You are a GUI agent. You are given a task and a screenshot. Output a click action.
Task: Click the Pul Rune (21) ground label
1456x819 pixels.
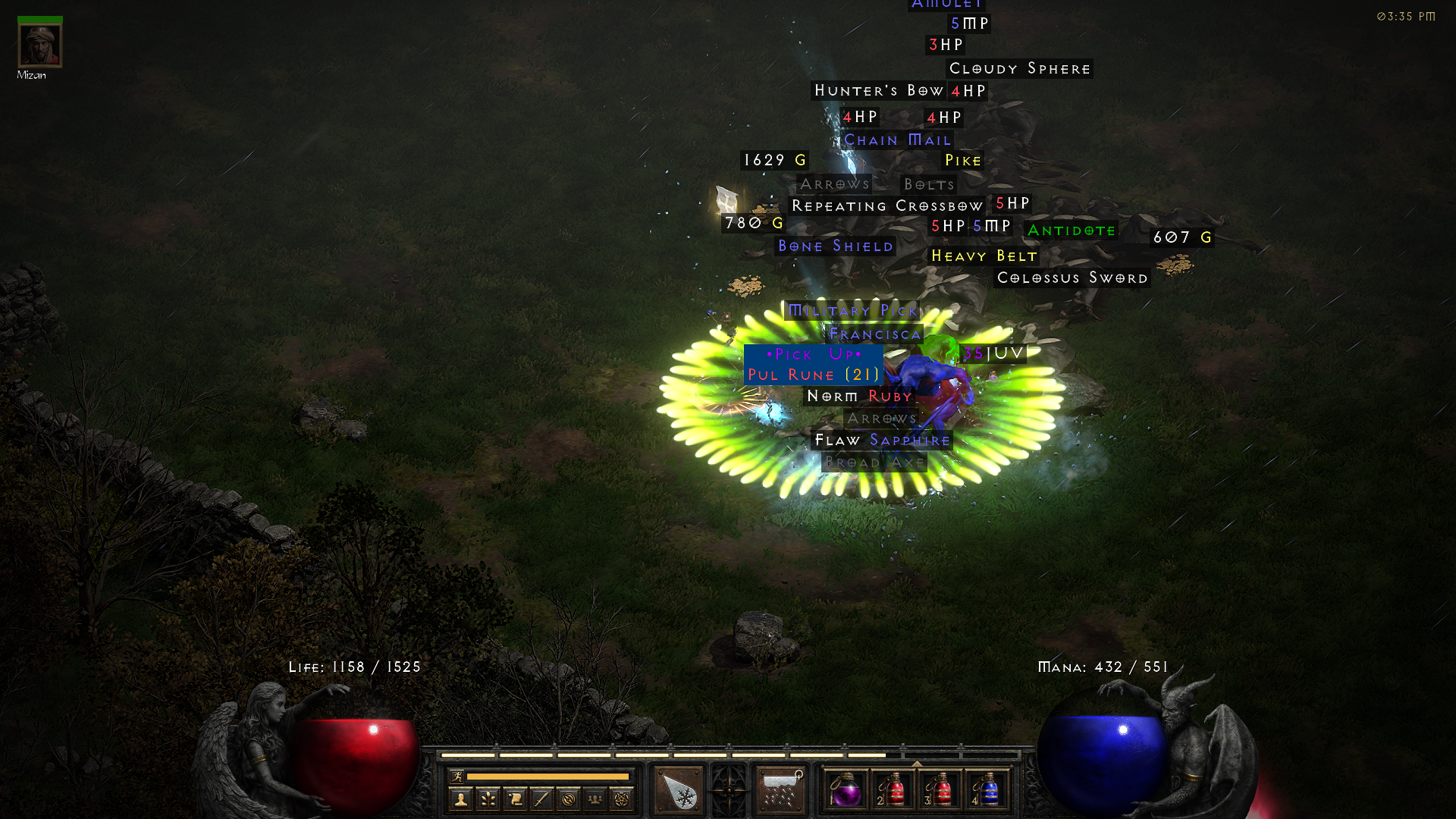(x=811, y=374)
